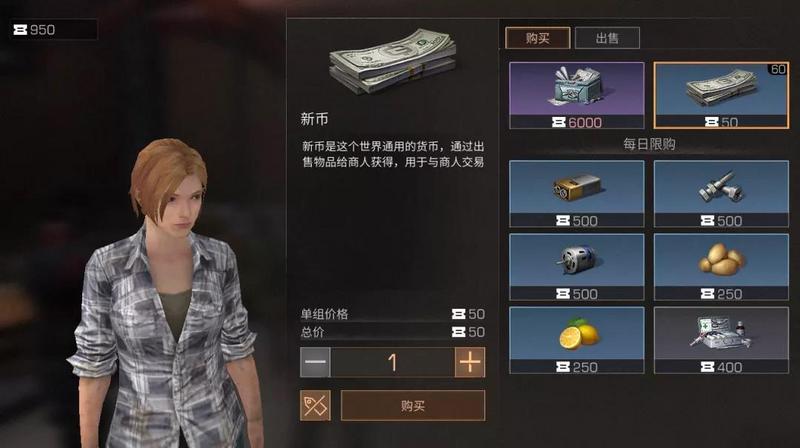Pick the potatoes item priced 250
Screen dimensions: 800x448
(720, 267)
